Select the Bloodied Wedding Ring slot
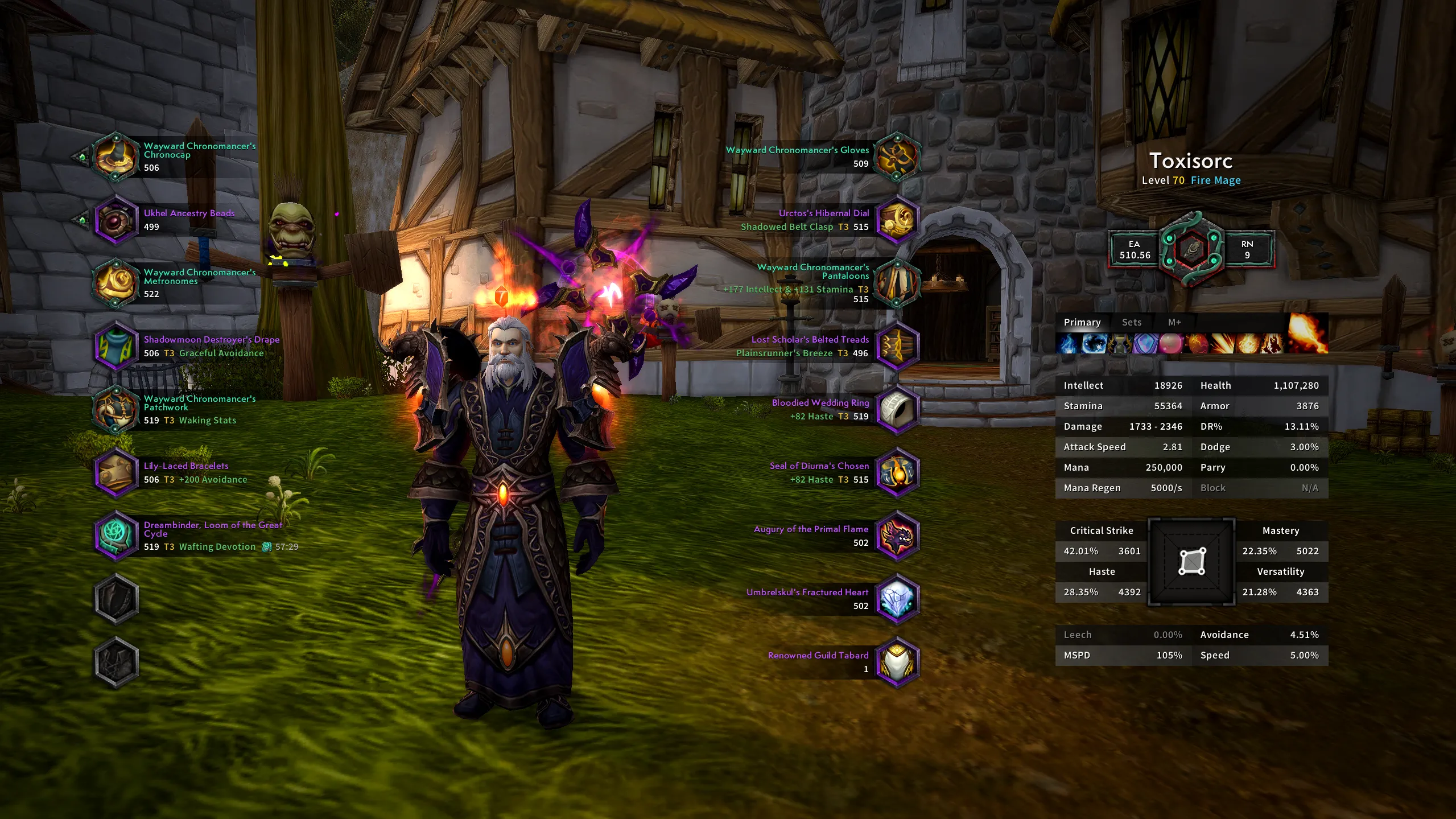1456x819 pixels. coord(897,409)
